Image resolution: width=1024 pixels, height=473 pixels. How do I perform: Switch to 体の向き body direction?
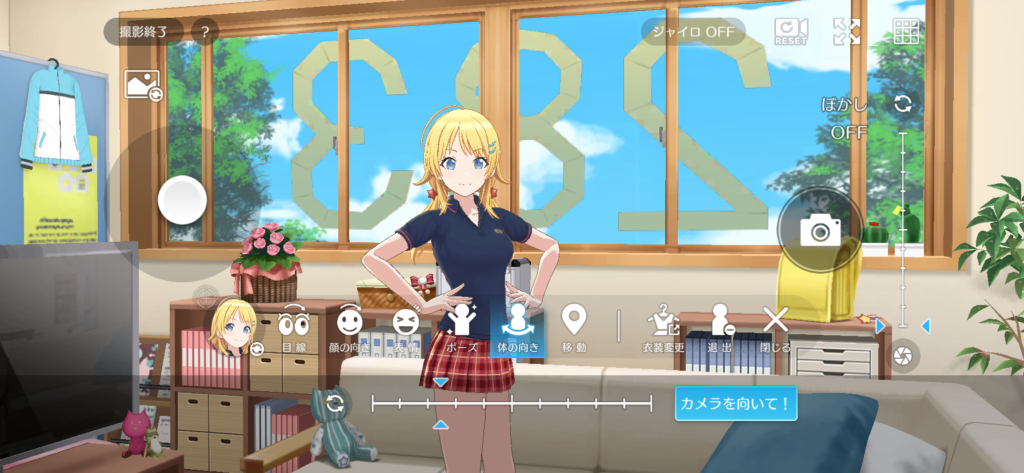pos(517,328)
